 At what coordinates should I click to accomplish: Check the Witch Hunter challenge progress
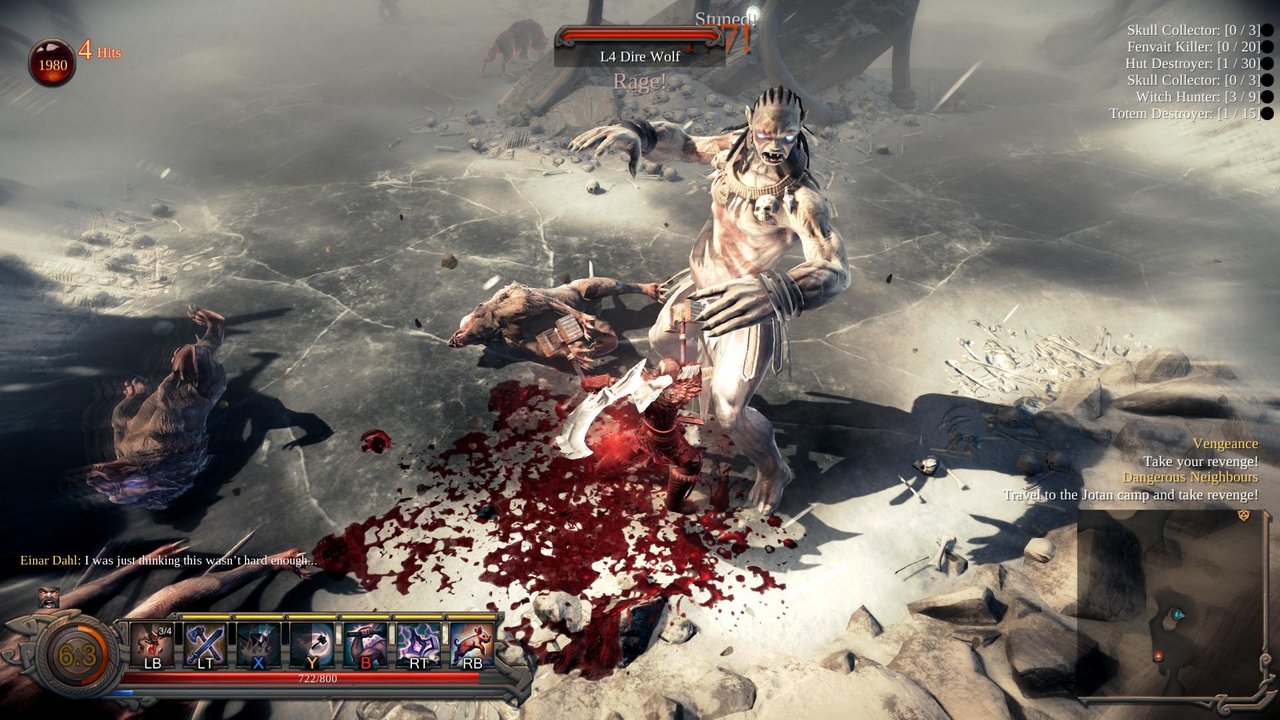point(1199,97)
